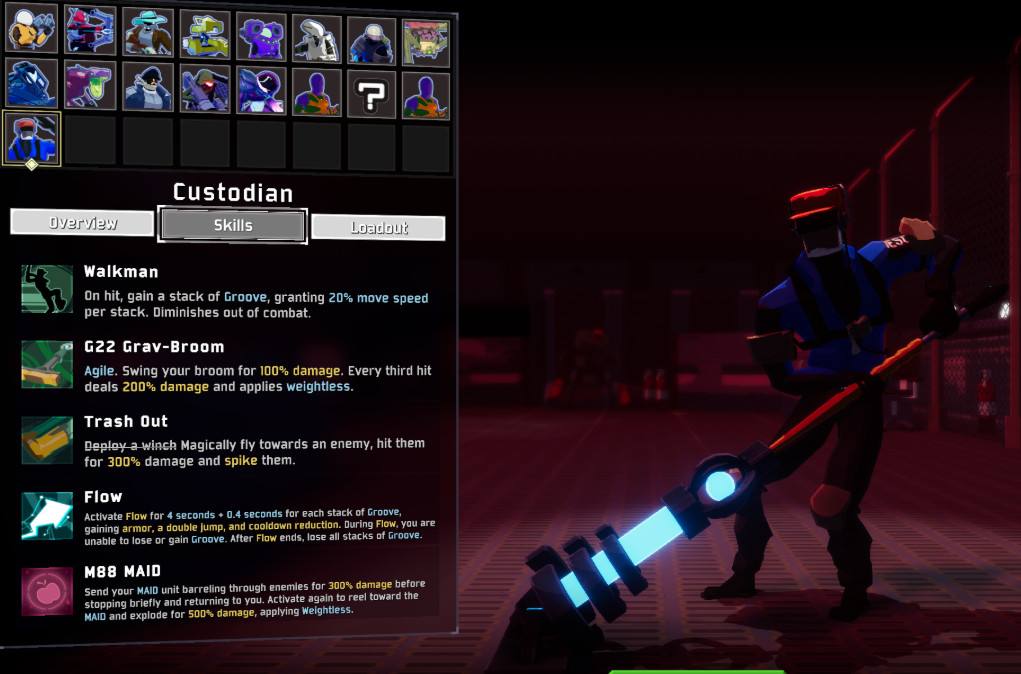
Task: Select the REX plant robot portrait
Action: click(x=426, y=42)
